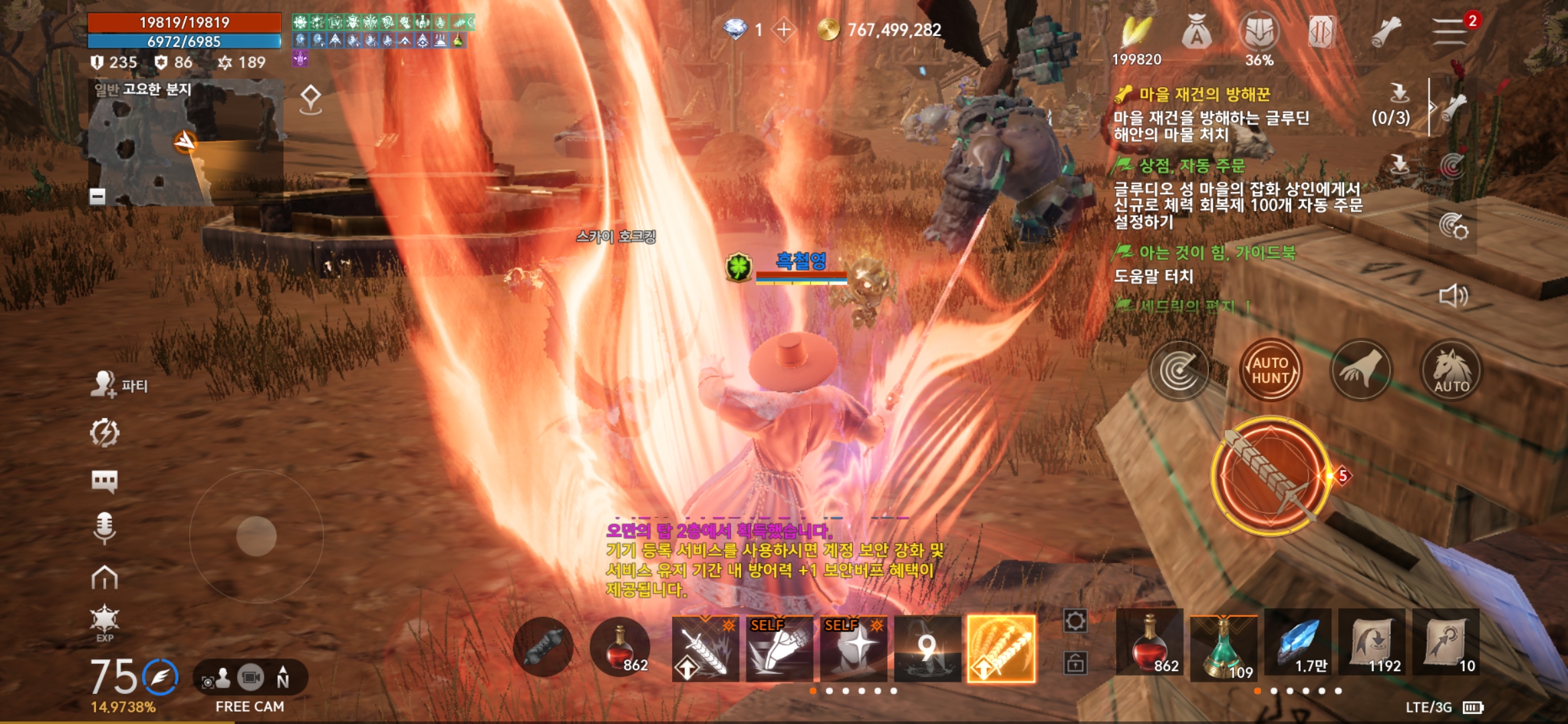Screen dimensions: 1568x724
Task: Tap the large sword basic attack button
Action: pyautogui.click(x=1270, y=475)
